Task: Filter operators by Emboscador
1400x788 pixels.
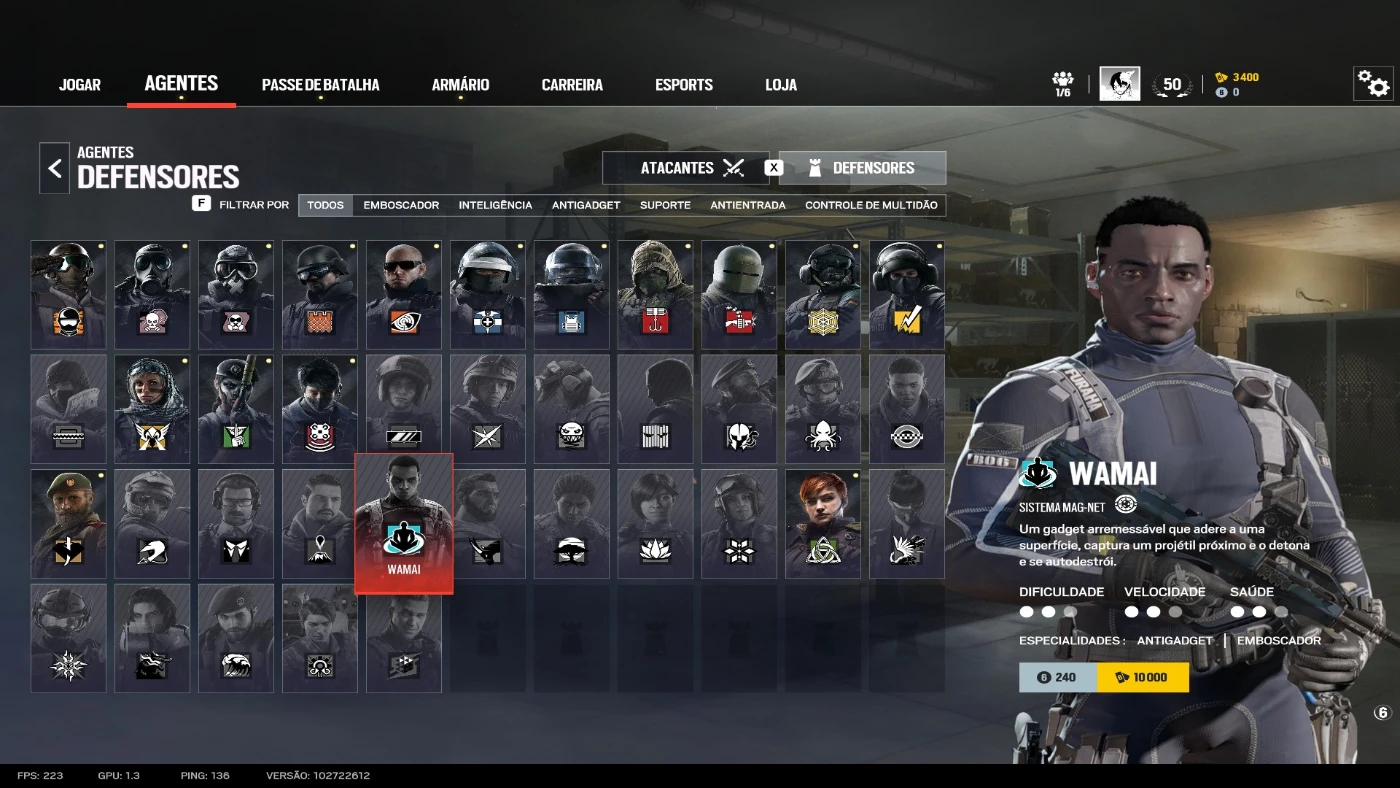Action: click(401, 205)
